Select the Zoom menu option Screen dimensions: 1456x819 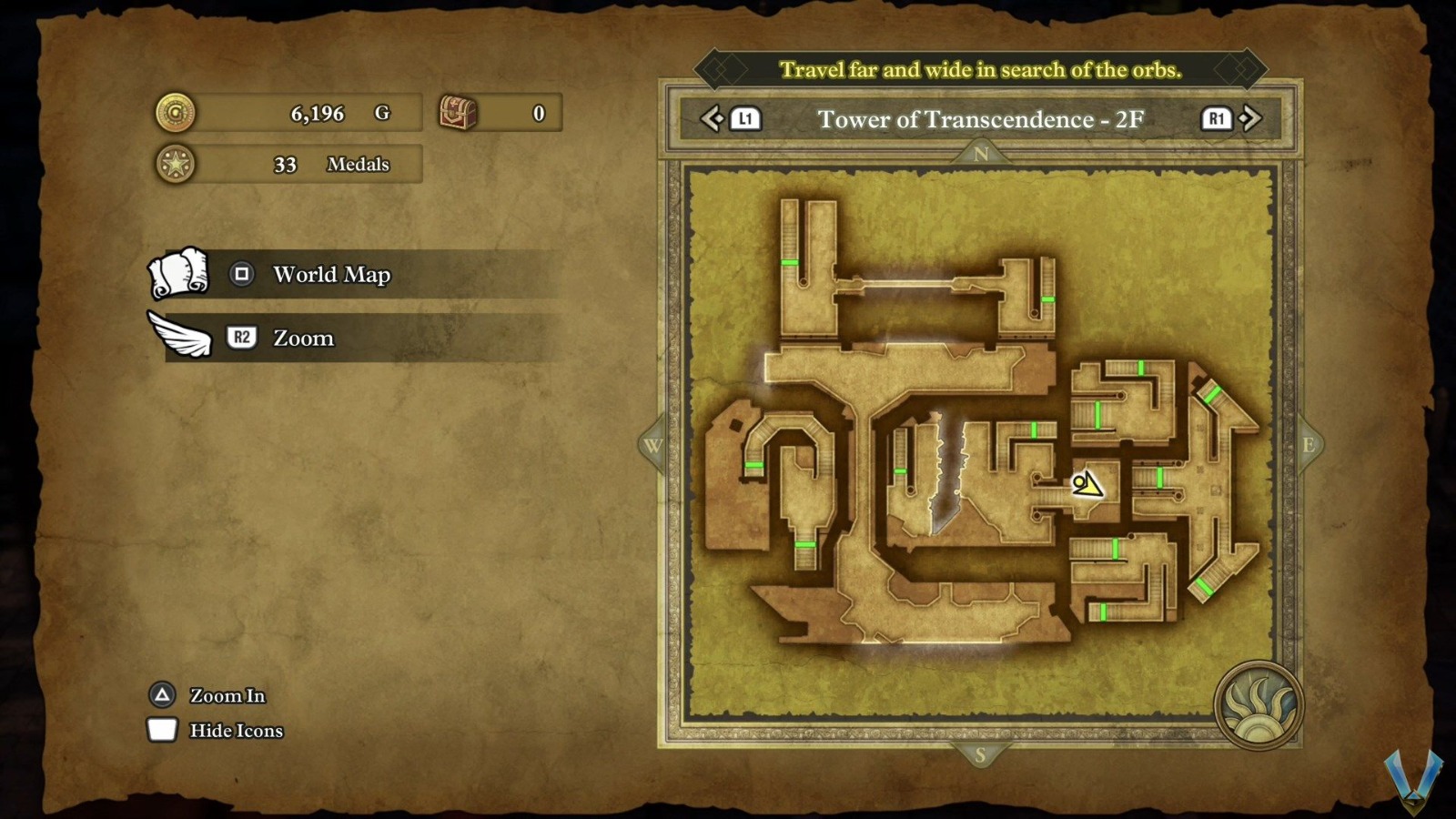303,339
